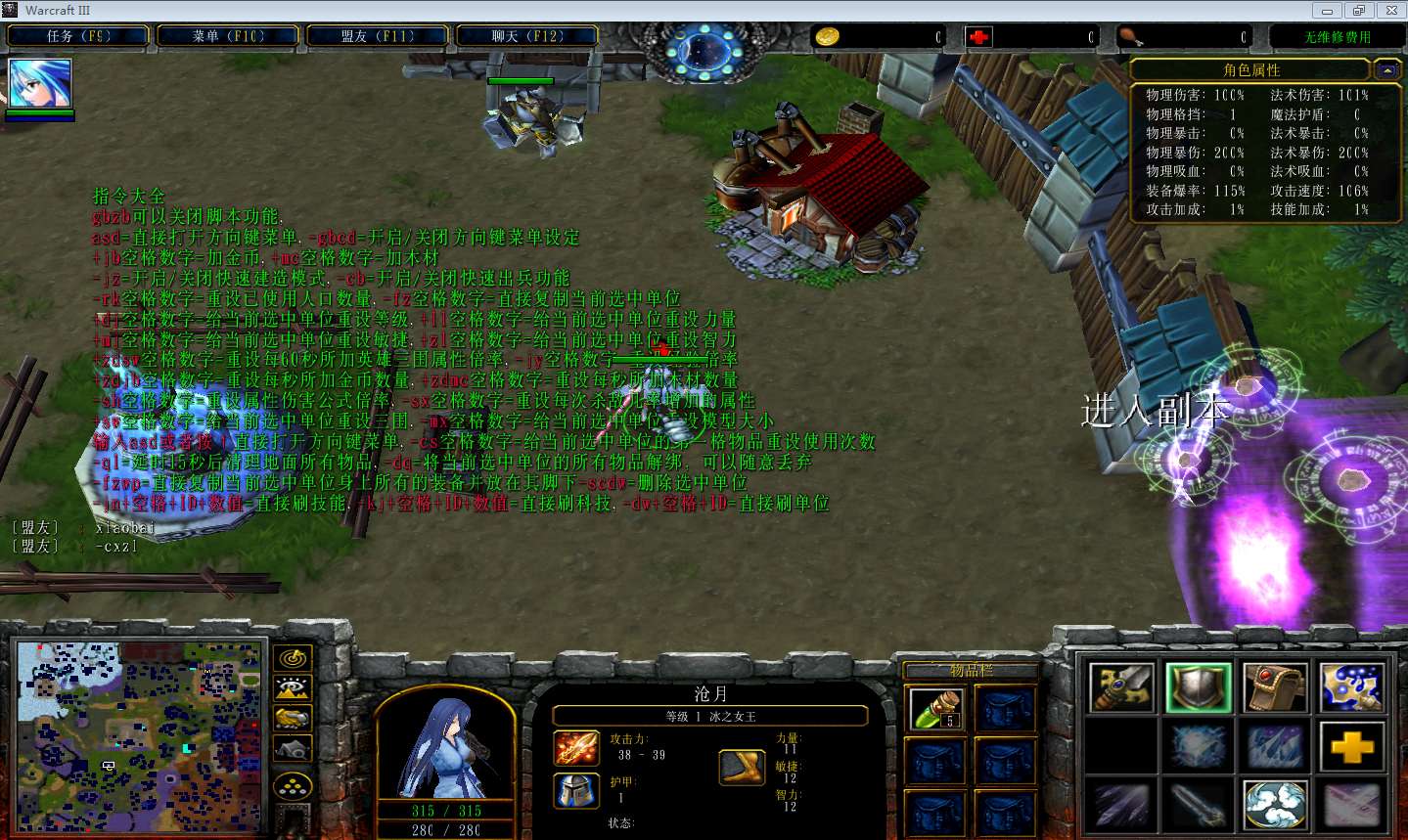Viewport: 1408px width, 840px height.
Task: Collapse the 角色属性 stats panel arrow
Action: 1386,70
